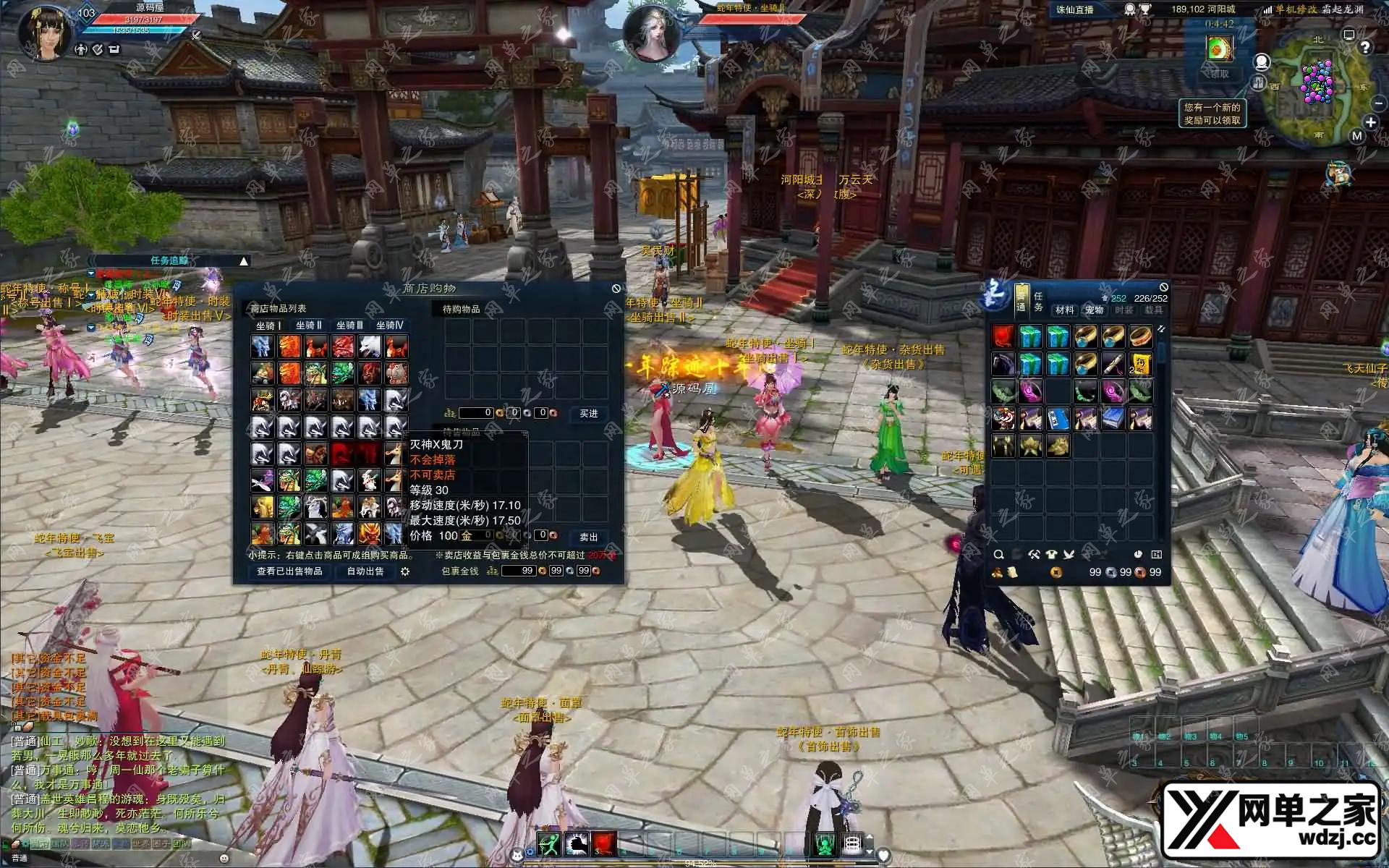
Task: Switch to the 坐骑 II shop tab
Action: (309, 325)
